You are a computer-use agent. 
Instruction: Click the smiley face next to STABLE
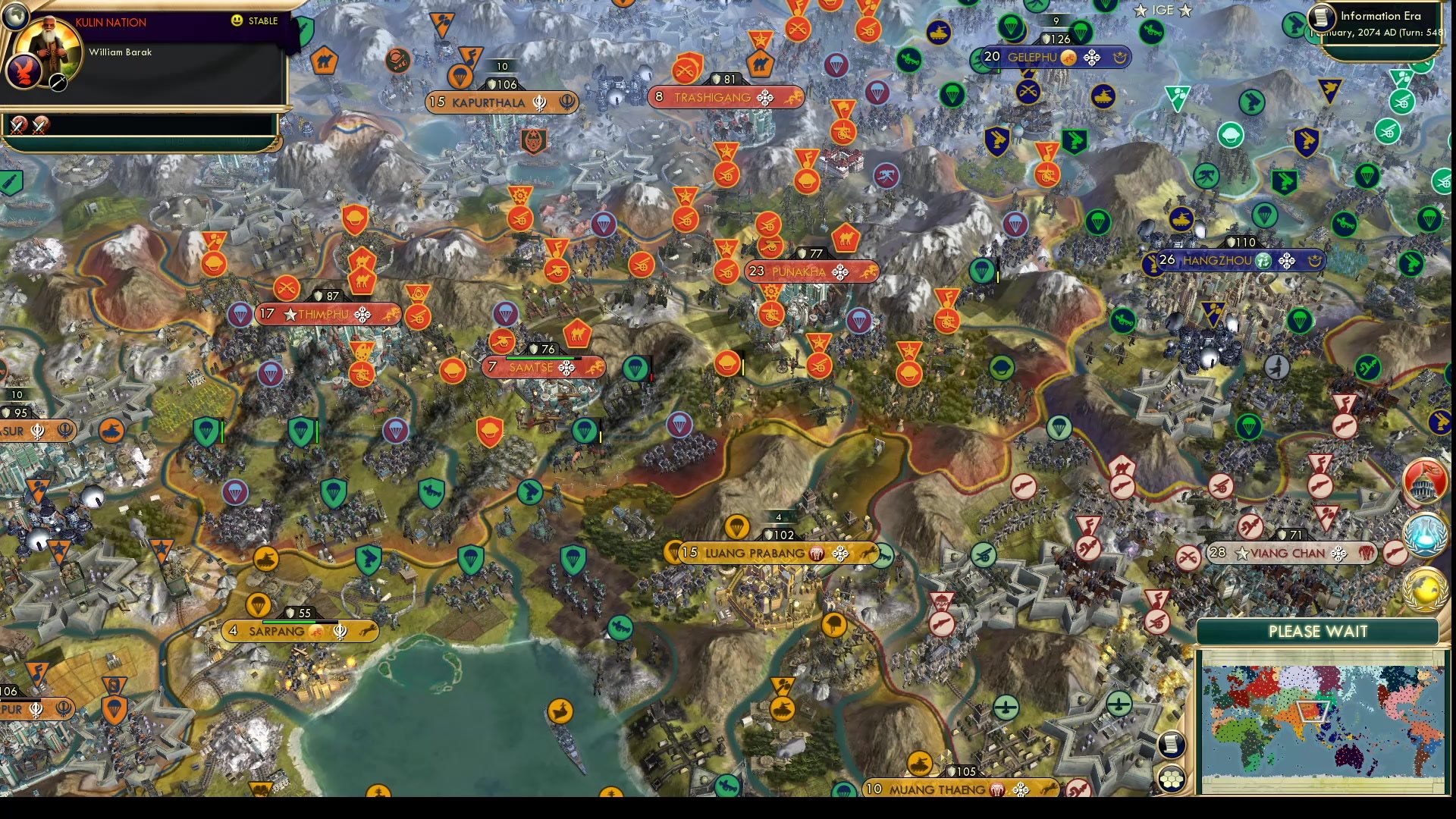coord(236,21)
